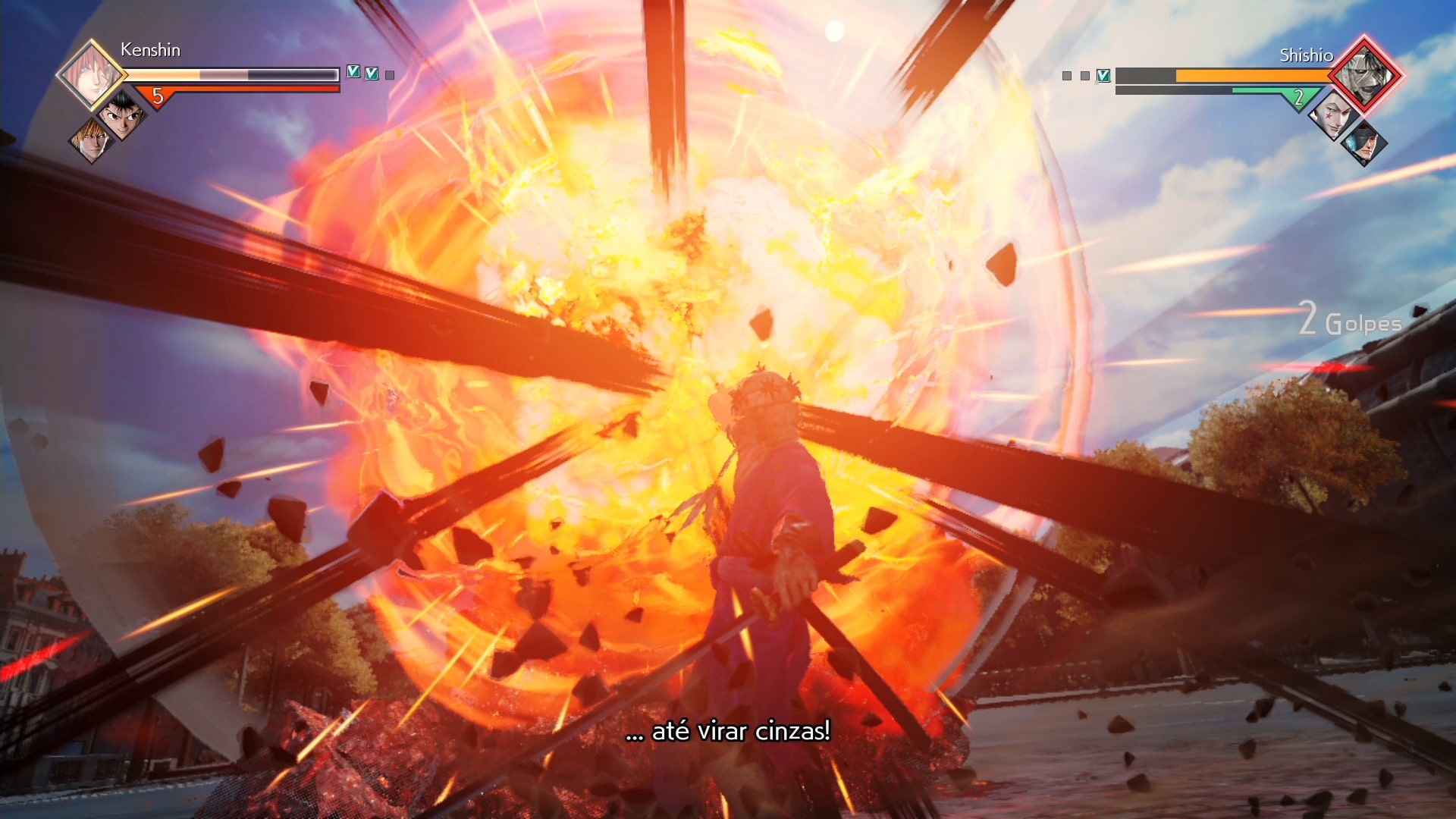Select Shishio's bandaged character portrait
The height and width of the screenshot is (819, 1456).
(x=1364, y=75)
